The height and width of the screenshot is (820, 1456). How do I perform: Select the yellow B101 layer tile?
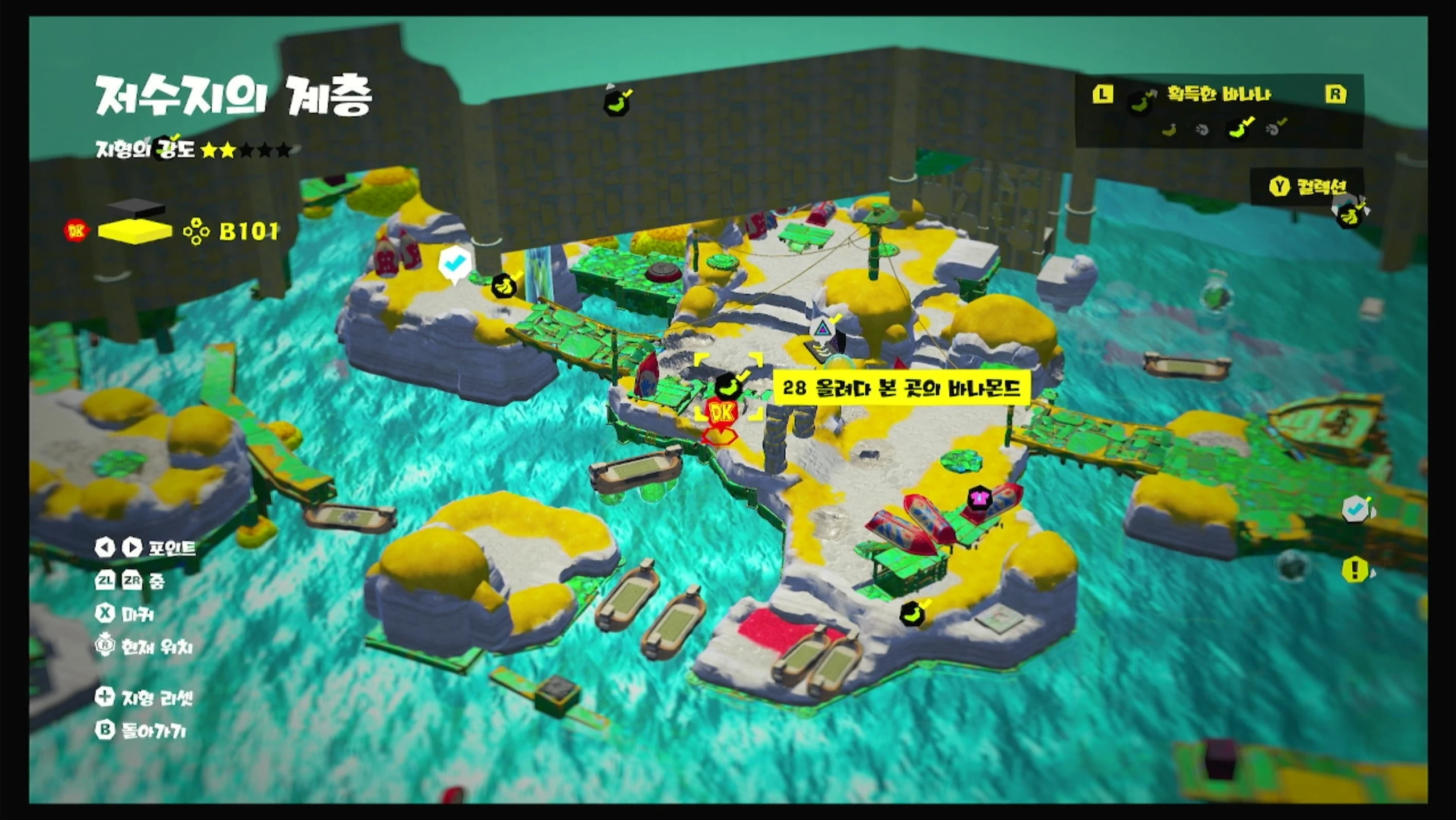pyautogui.click(x=135, y=231)
